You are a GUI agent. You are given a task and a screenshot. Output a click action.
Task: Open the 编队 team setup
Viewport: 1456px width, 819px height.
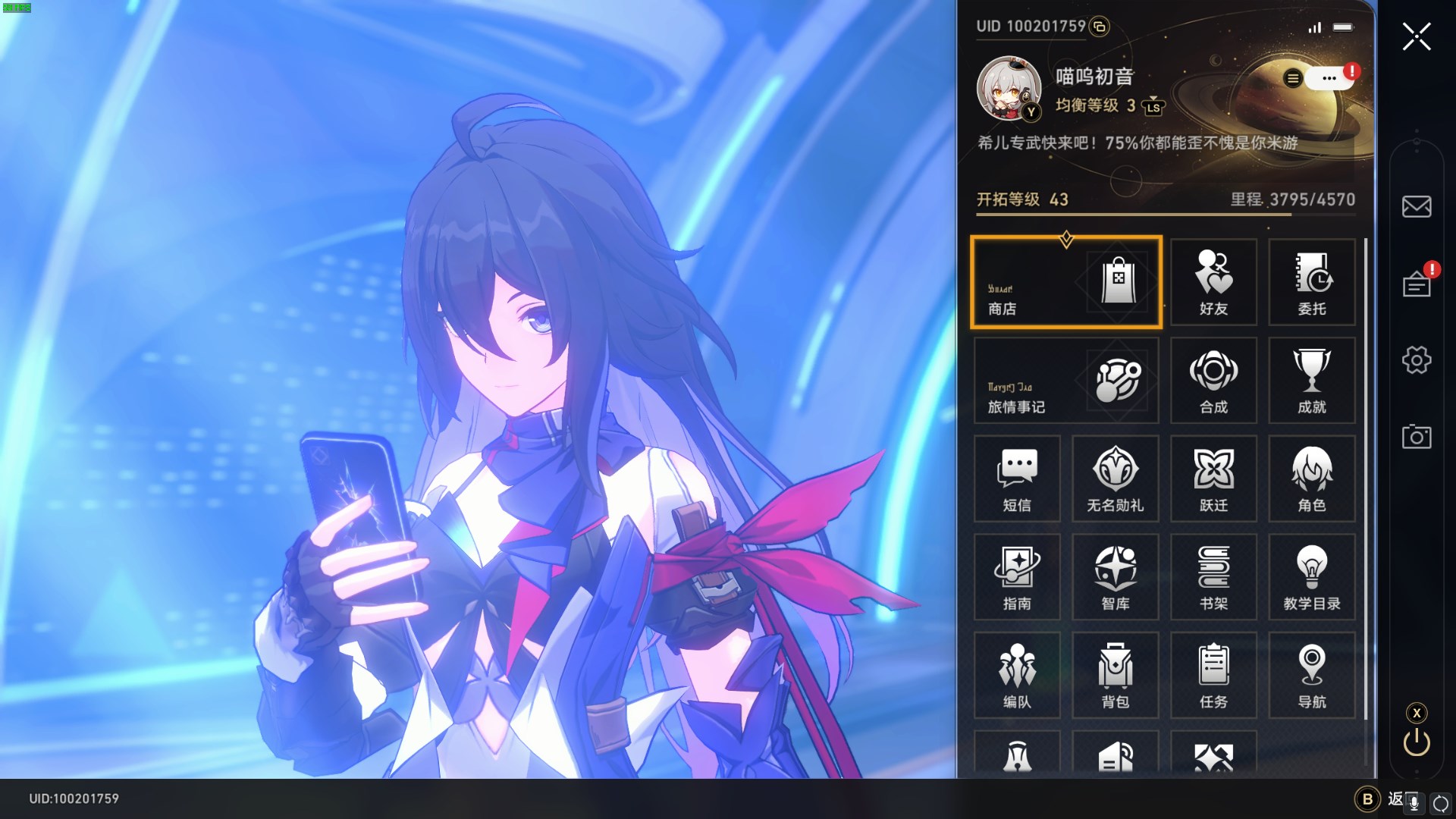[1017, 676]
